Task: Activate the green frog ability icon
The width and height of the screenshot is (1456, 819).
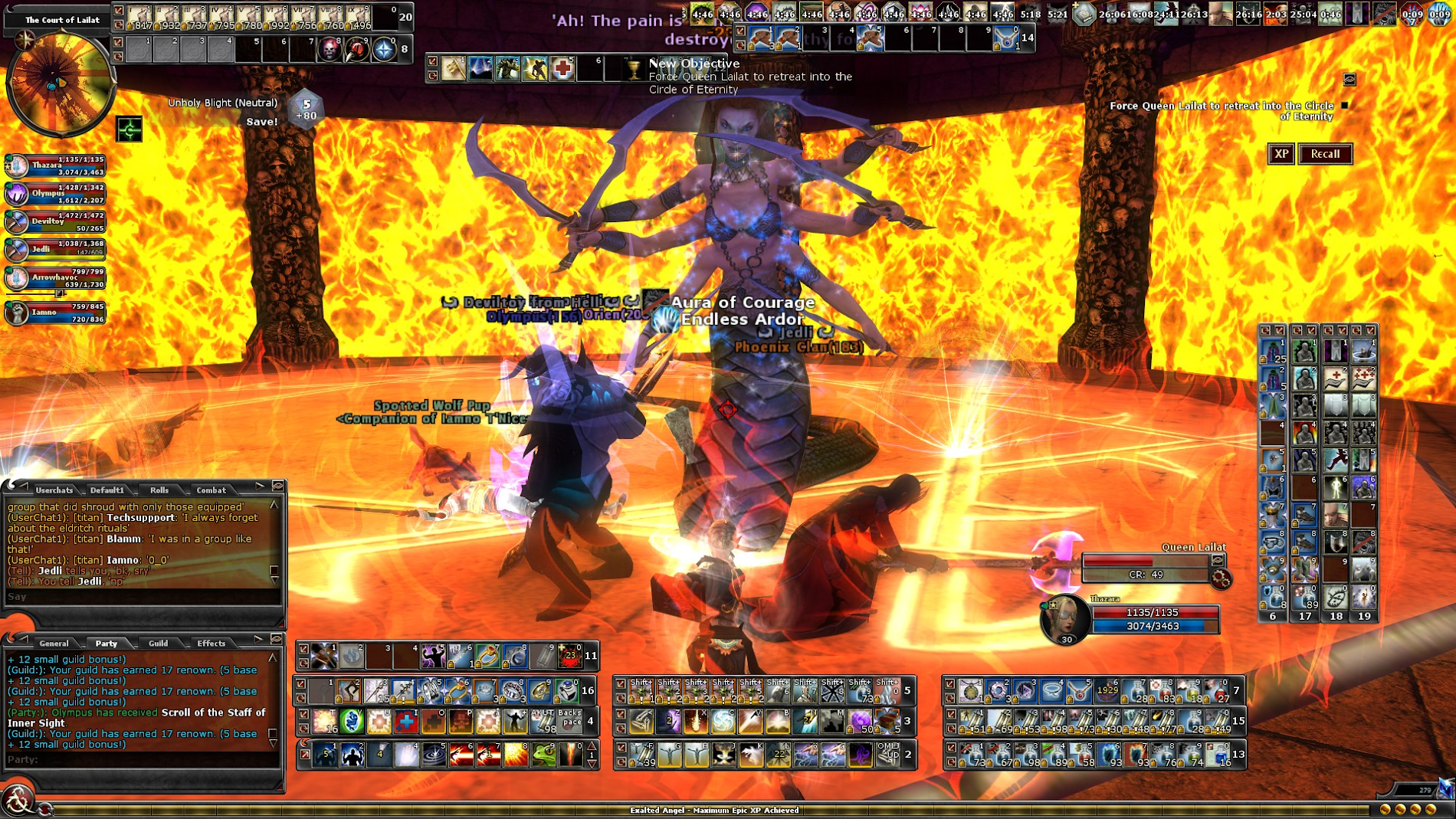Action: coord(543,755)
